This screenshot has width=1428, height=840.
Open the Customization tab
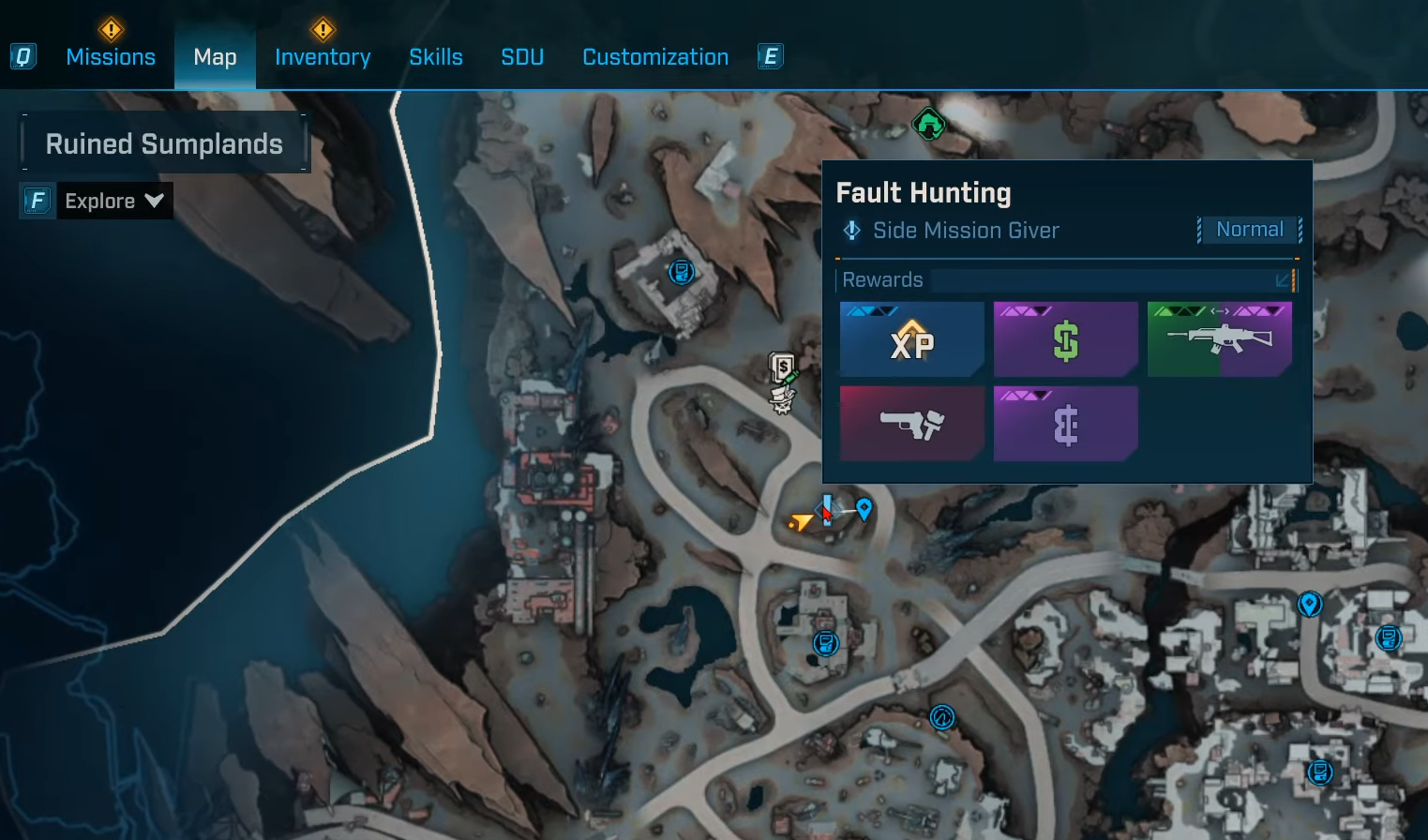coord(655,57)
